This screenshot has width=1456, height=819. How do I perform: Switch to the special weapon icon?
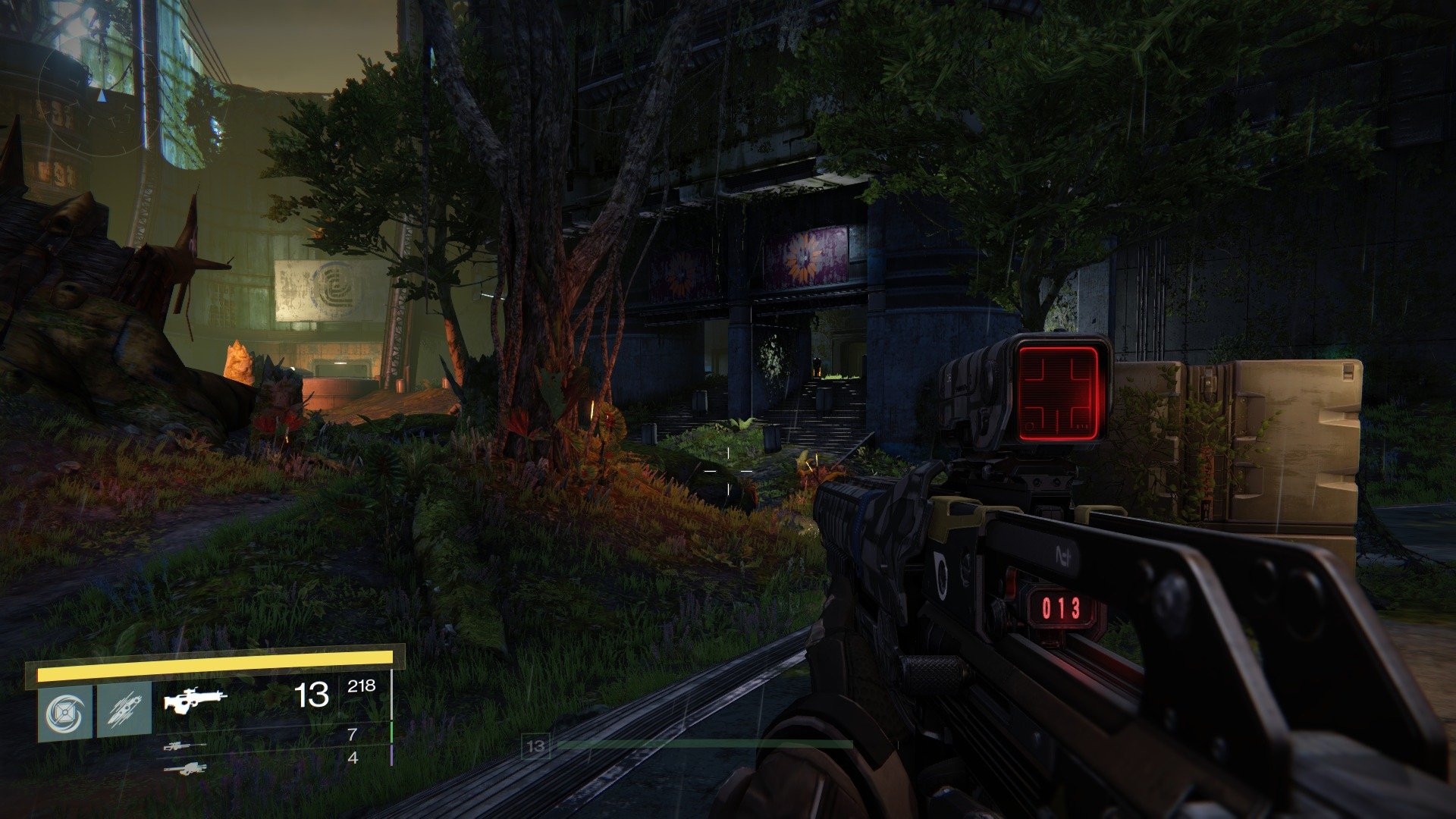184,746
